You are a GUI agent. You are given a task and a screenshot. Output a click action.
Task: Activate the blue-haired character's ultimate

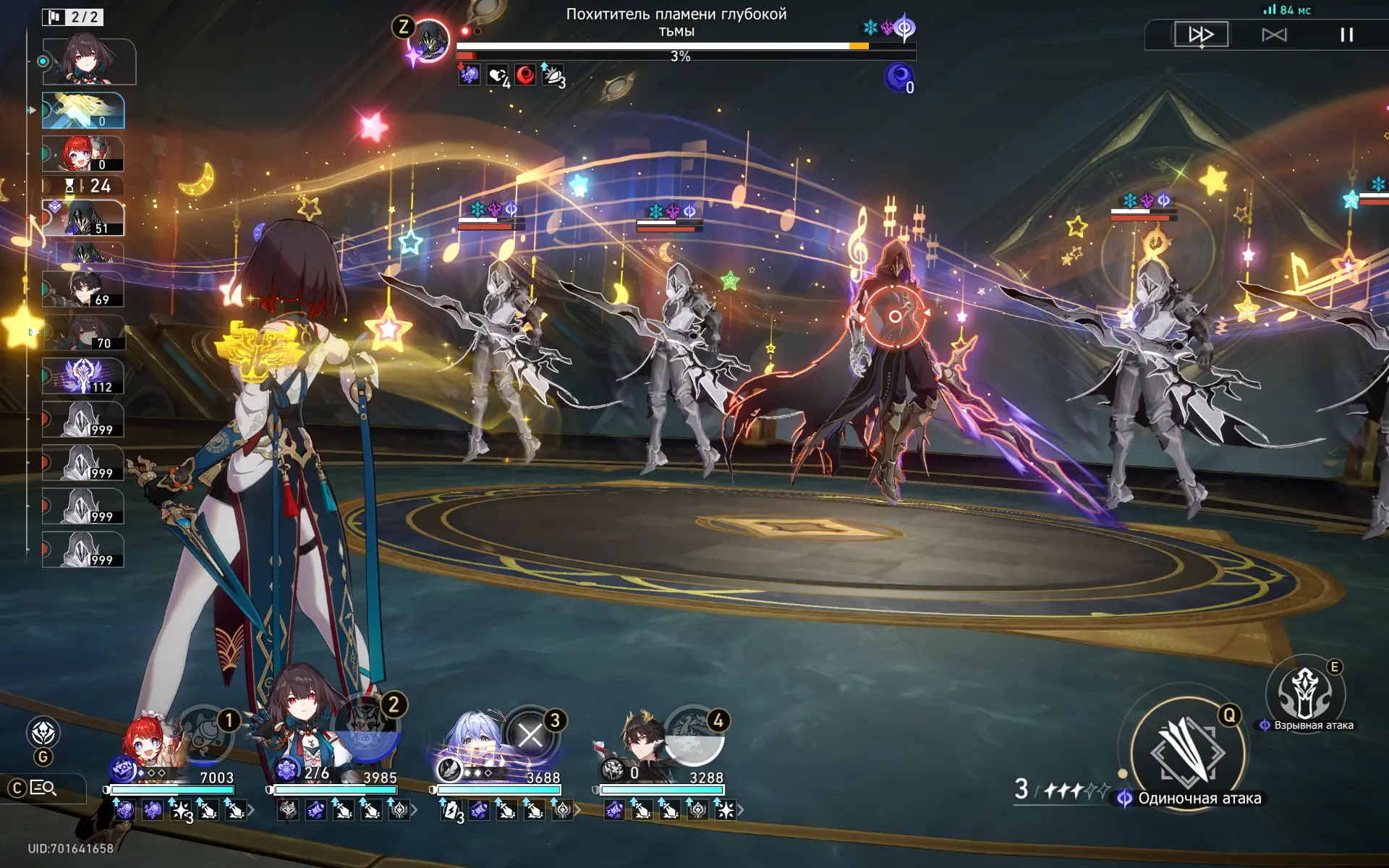(530, 735)
